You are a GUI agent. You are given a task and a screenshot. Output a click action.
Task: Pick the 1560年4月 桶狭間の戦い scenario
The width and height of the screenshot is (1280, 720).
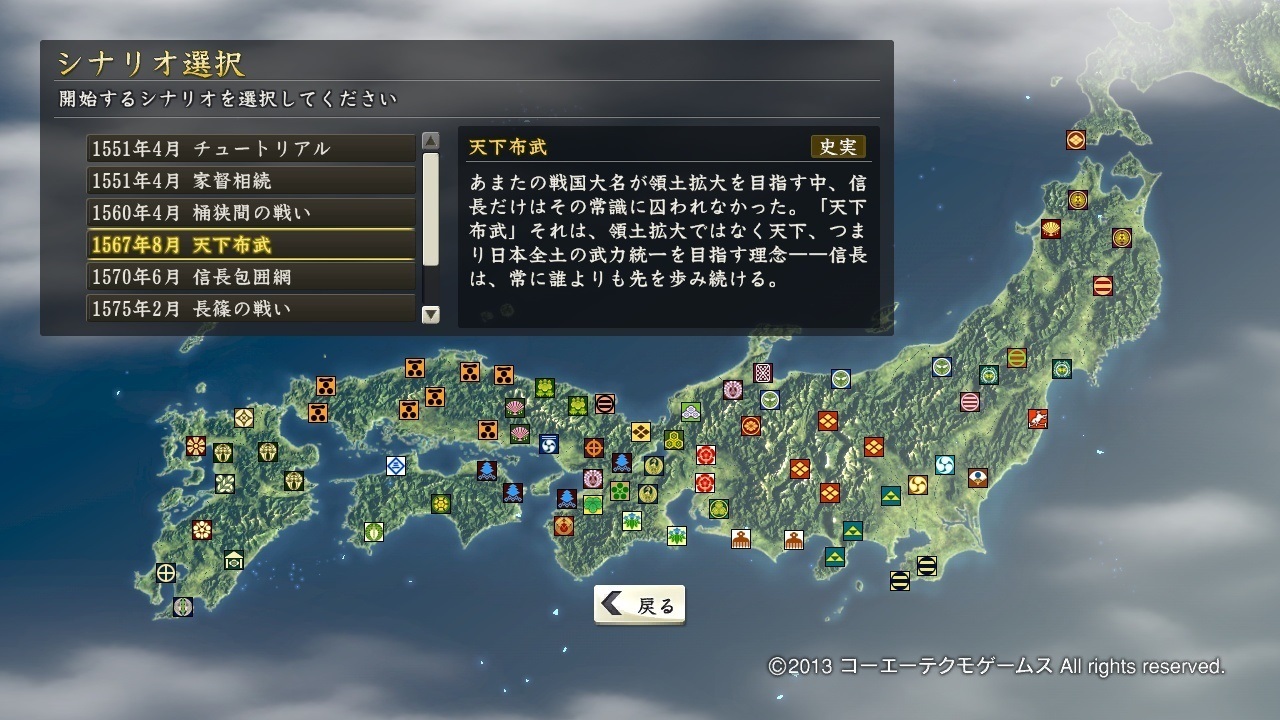click(250, 213)
